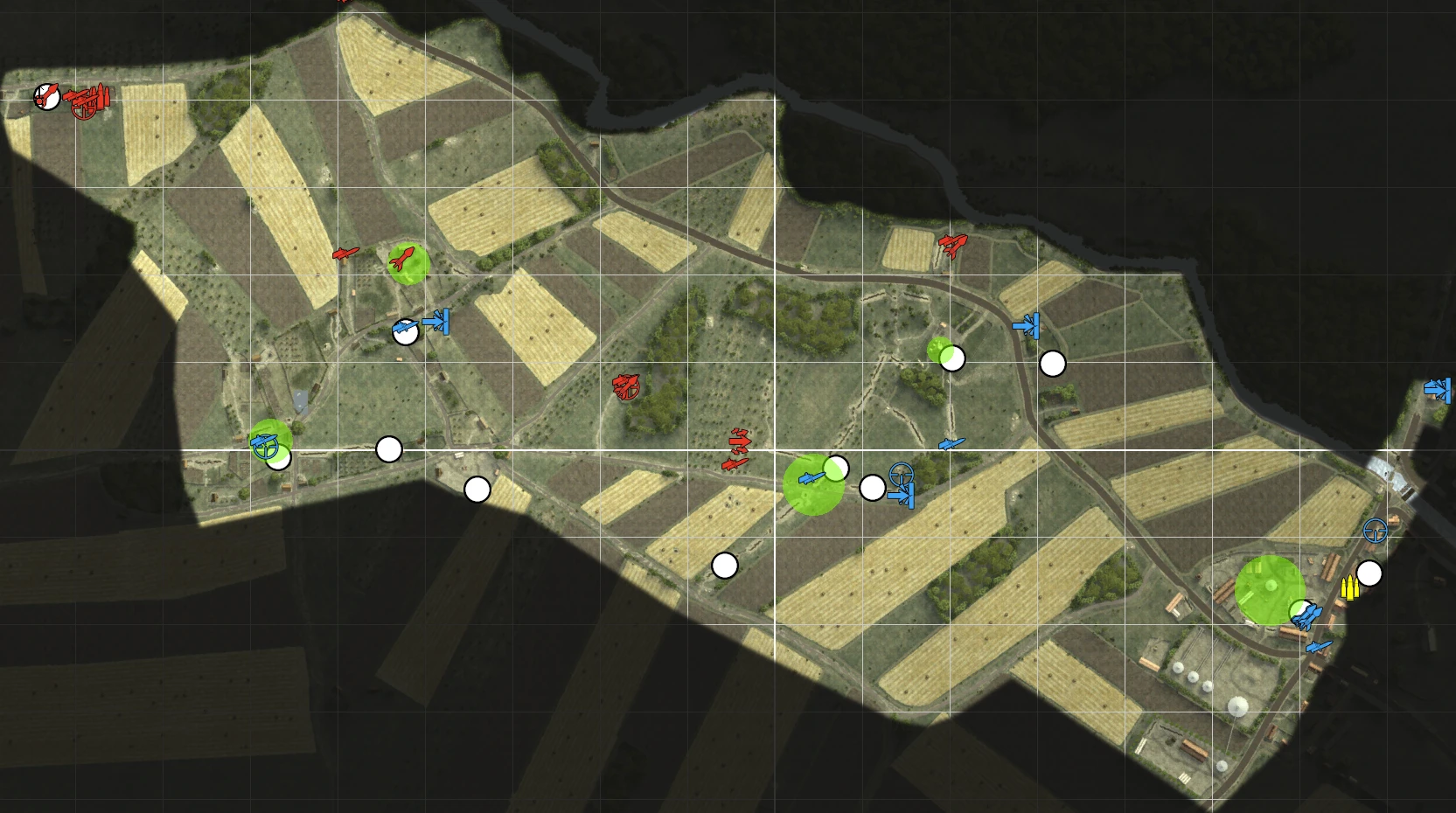Click the red crosshair and ammo marker cluster

point(88,101)
